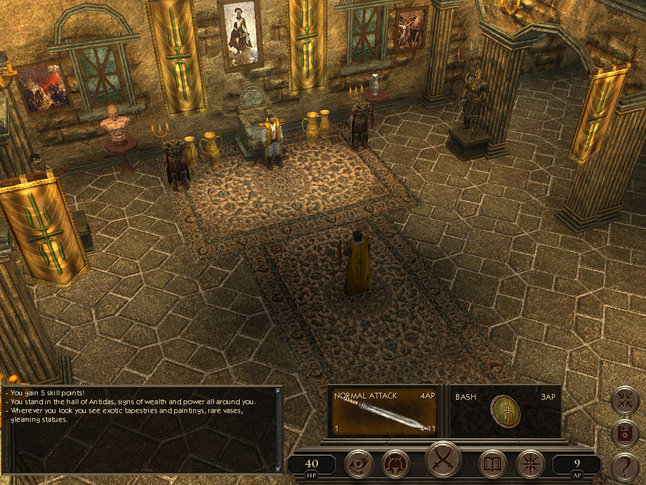Click the compass star button
Image resolution: width=646 pixels, height=485 pixels.
(x=529, y=463)
